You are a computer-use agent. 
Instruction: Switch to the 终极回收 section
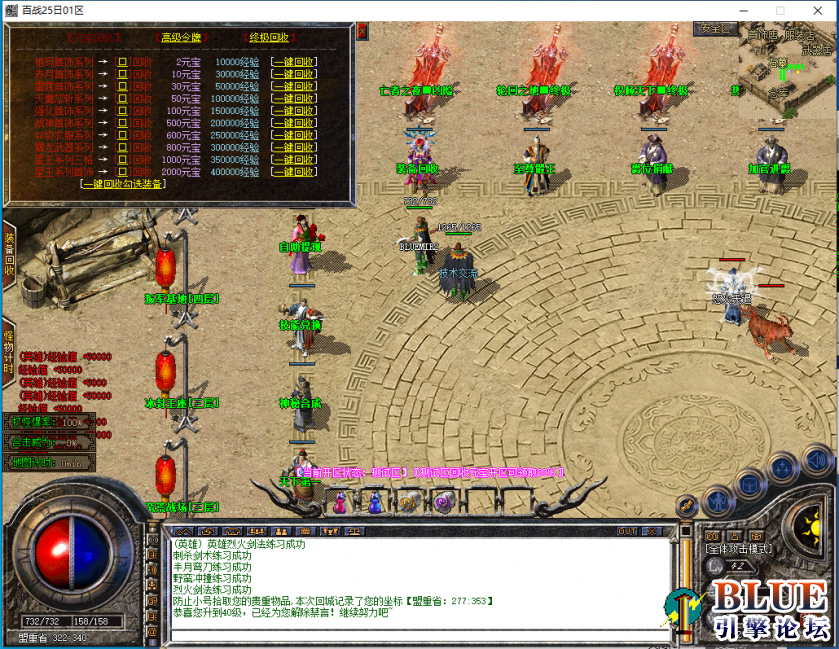coord(269,38)
